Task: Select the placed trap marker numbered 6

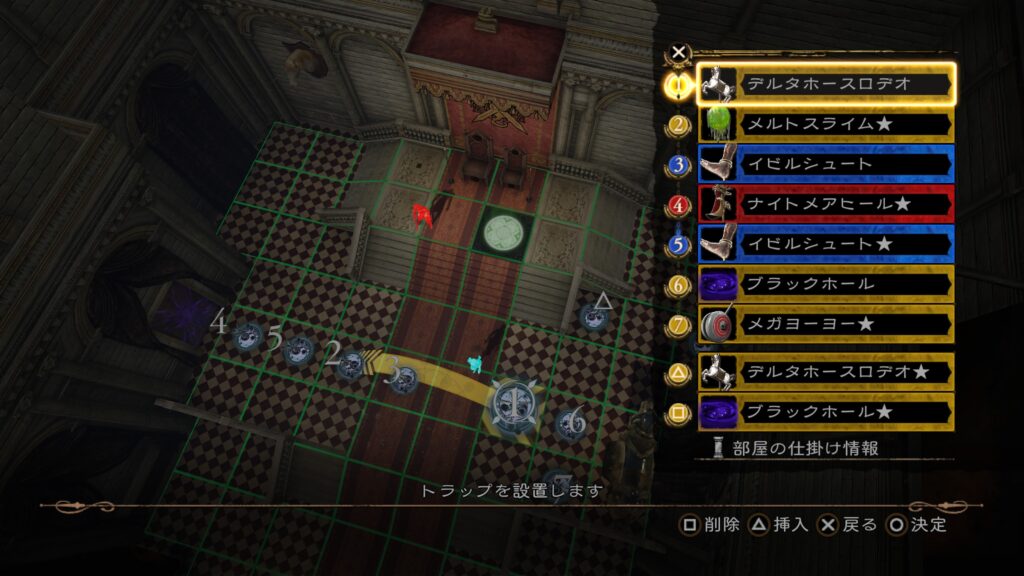Action: click(570, 423)
